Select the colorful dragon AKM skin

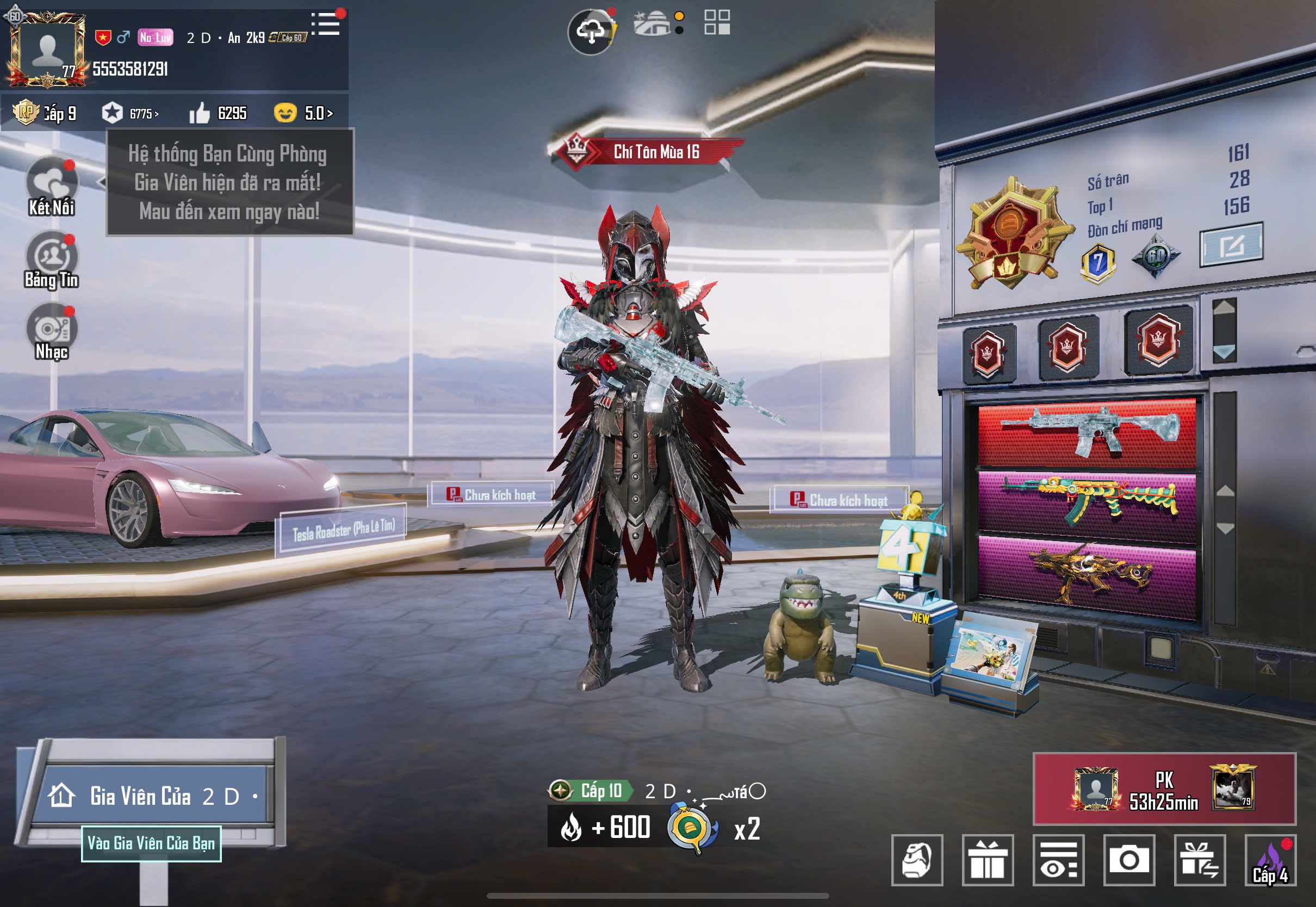pos(1087,504)
